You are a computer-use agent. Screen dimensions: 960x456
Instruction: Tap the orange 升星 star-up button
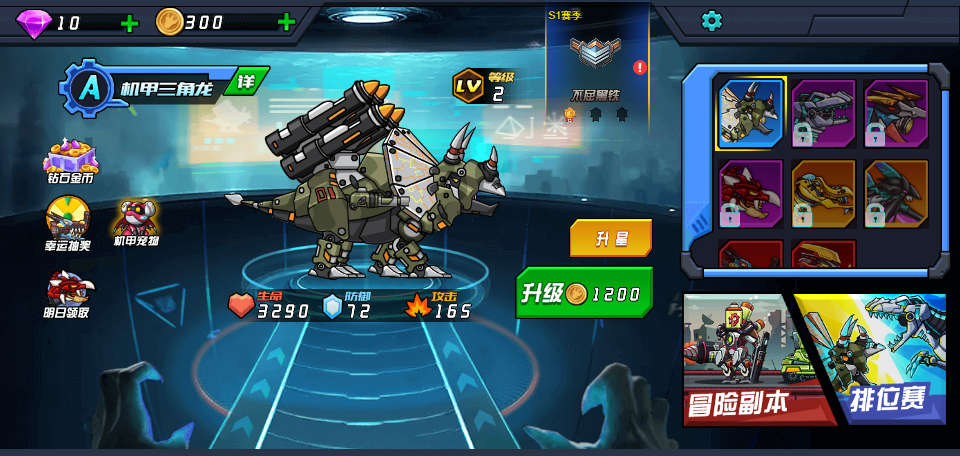(611, 238)
